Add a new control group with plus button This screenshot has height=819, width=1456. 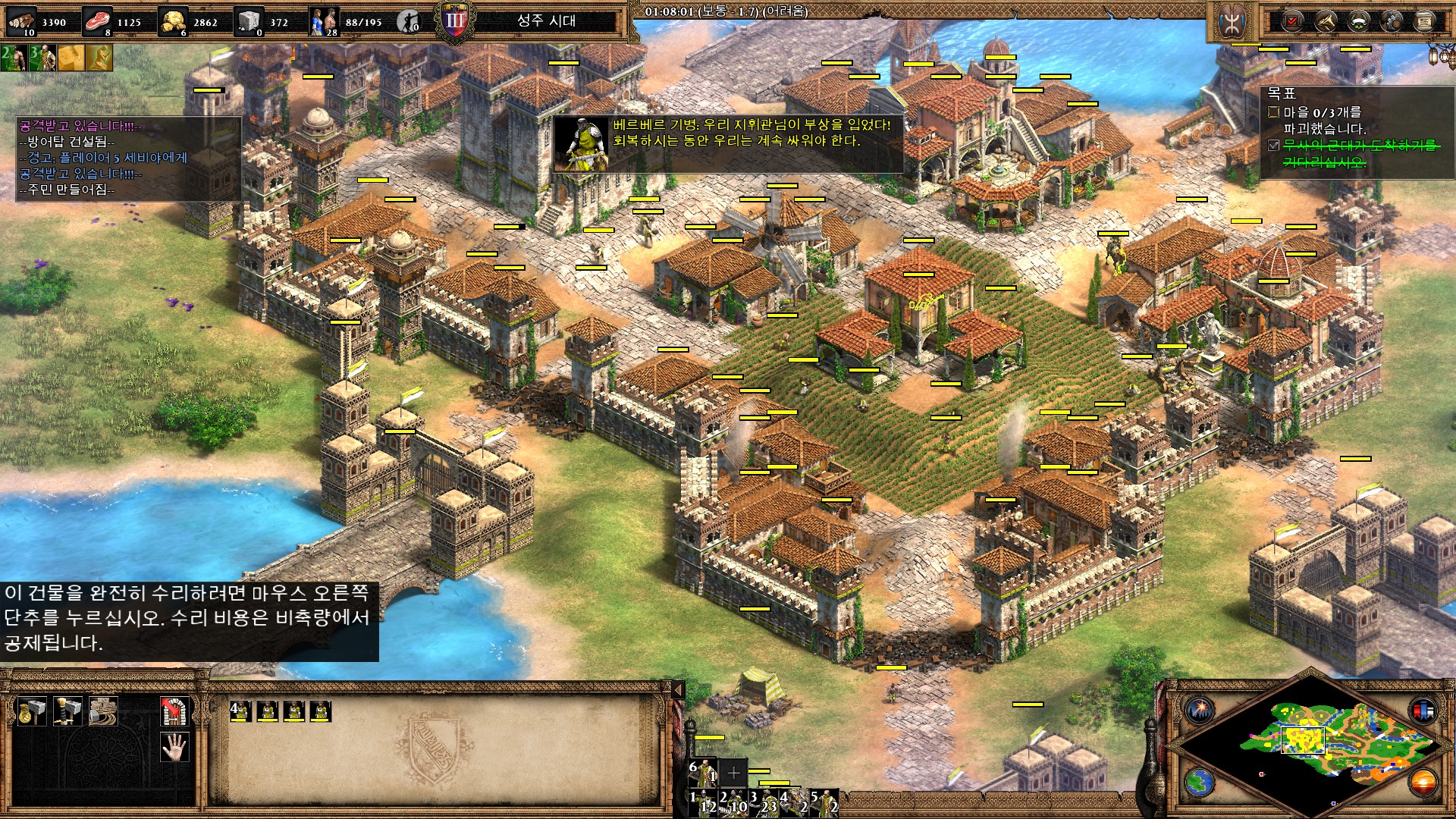click(x=733, y=773)
